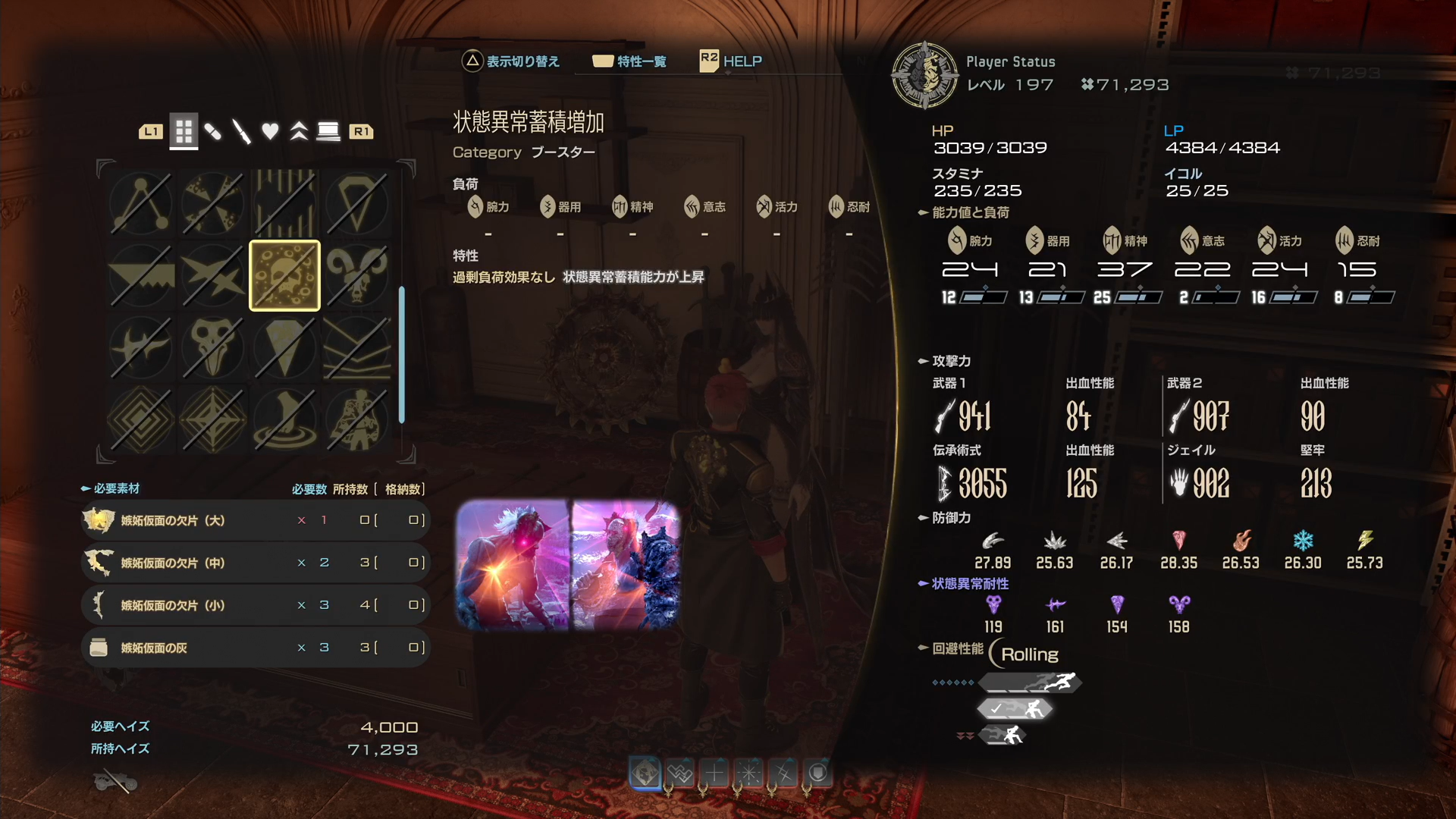Expand the 状態異常耐性 section header
This screenshot has height=819, width=1456.
(x=969, y=584)
